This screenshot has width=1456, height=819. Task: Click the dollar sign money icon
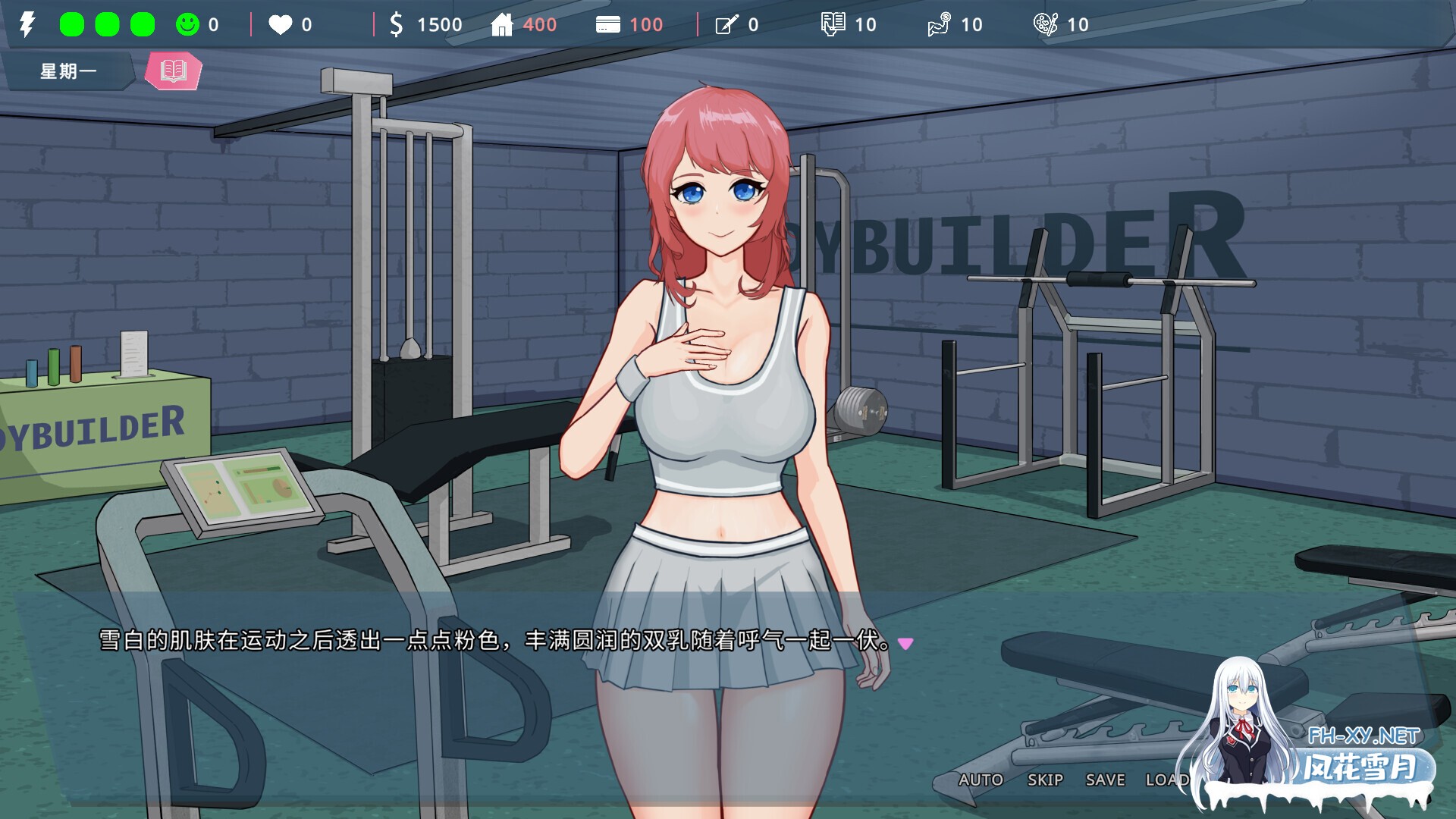click(396, 24)
